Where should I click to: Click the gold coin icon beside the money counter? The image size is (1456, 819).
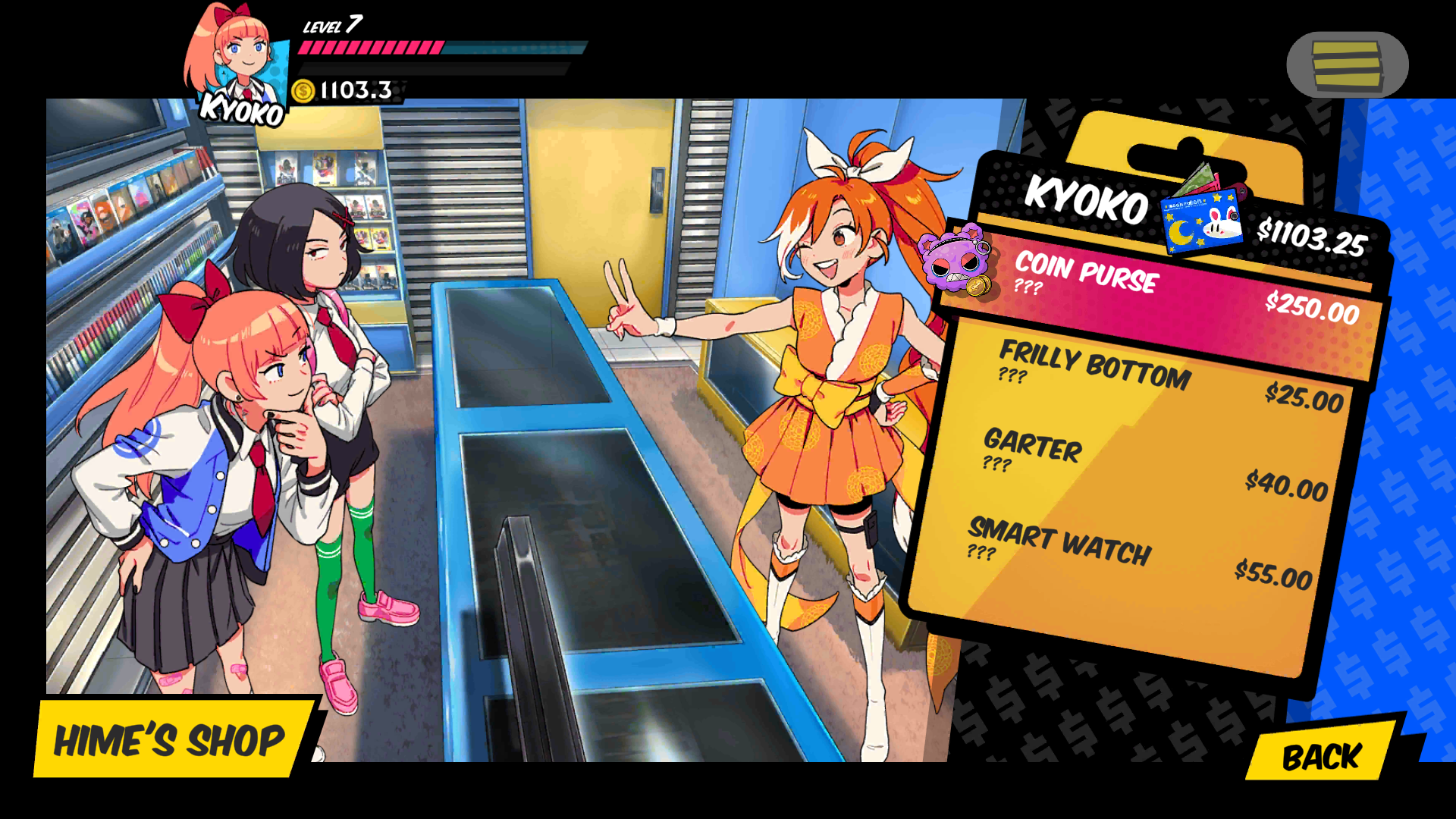303,91
